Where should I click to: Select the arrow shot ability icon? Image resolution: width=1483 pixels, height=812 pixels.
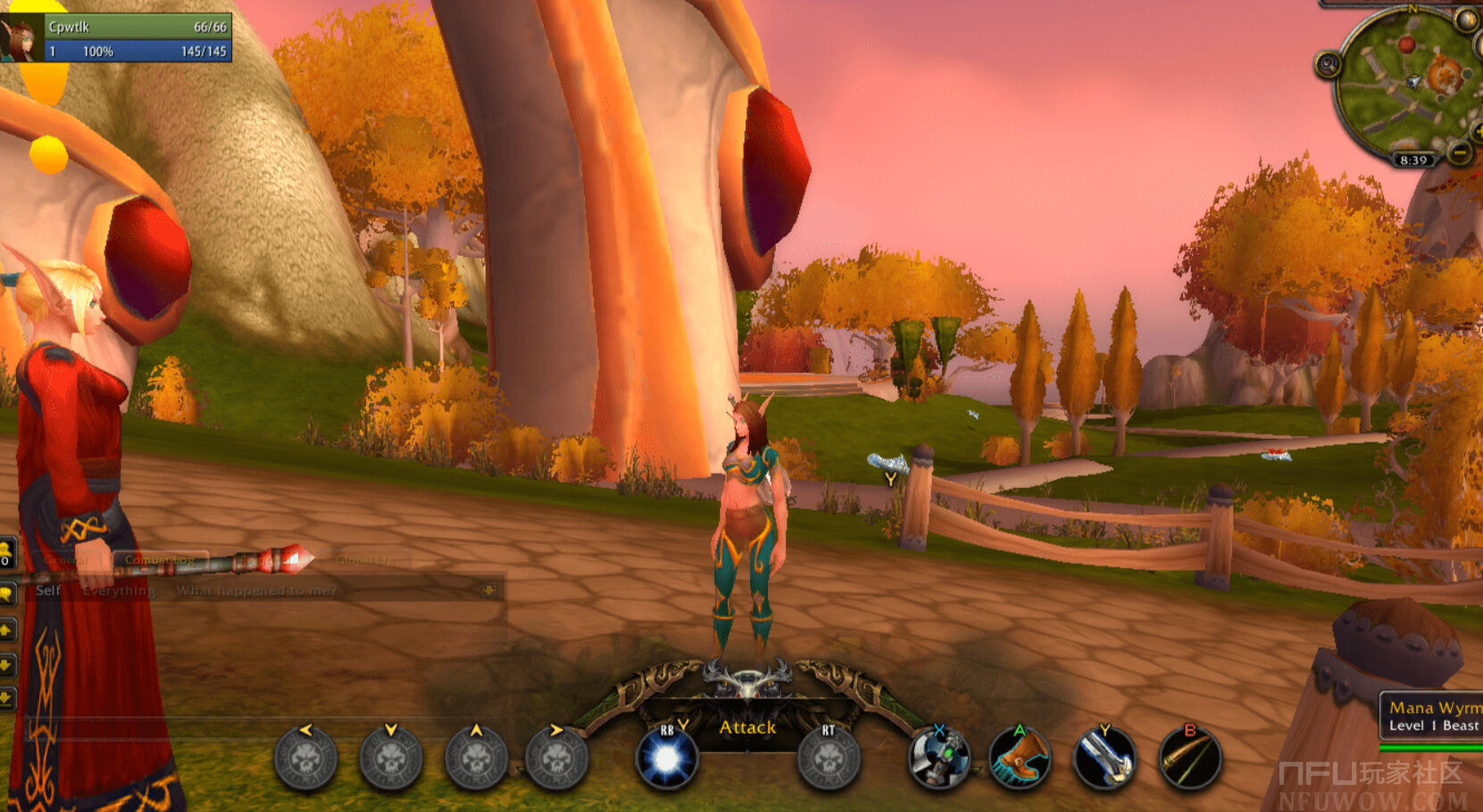click(x=1189, y=759)
